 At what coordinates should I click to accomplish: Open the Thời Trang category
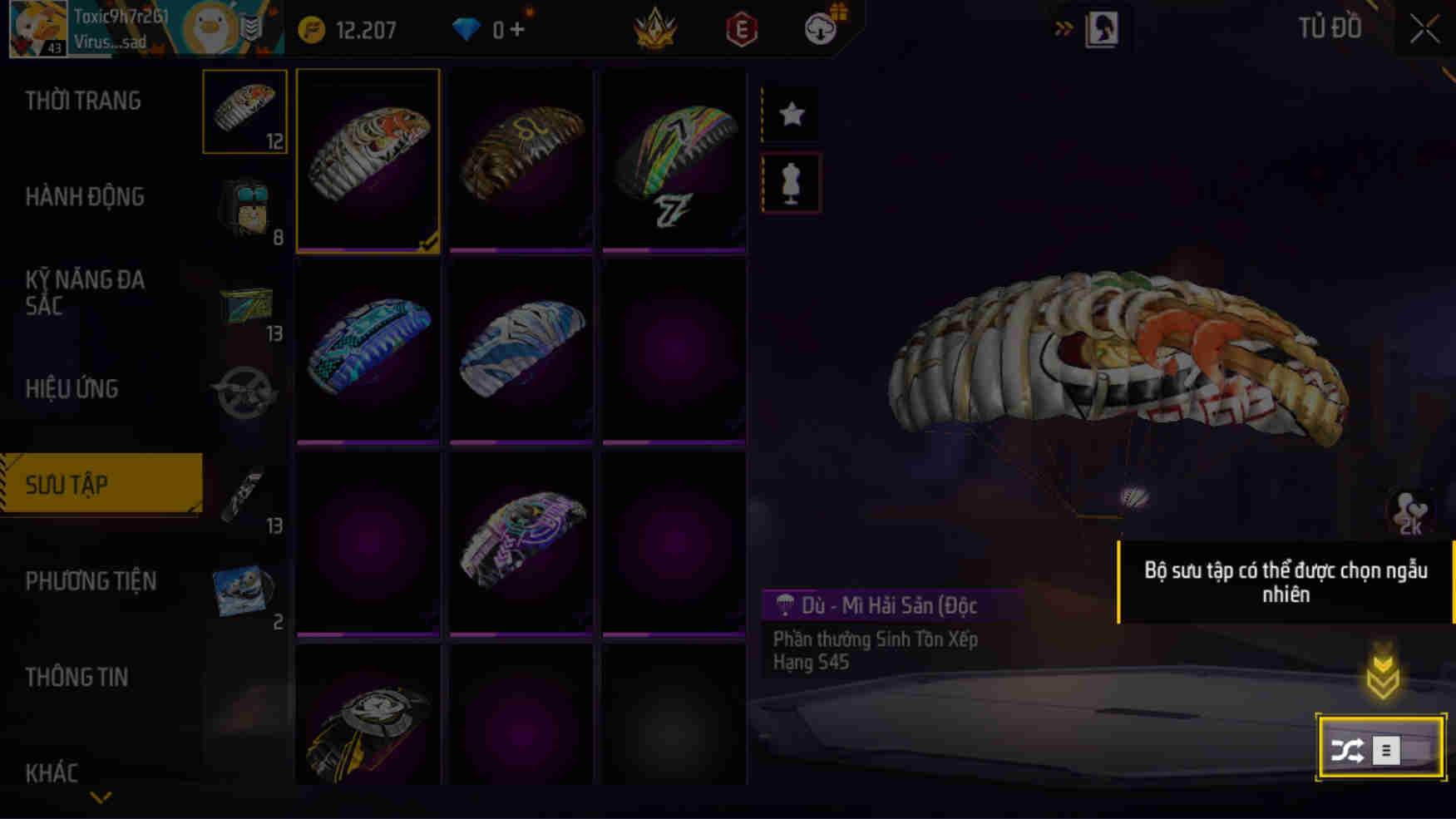pos(83,100)
